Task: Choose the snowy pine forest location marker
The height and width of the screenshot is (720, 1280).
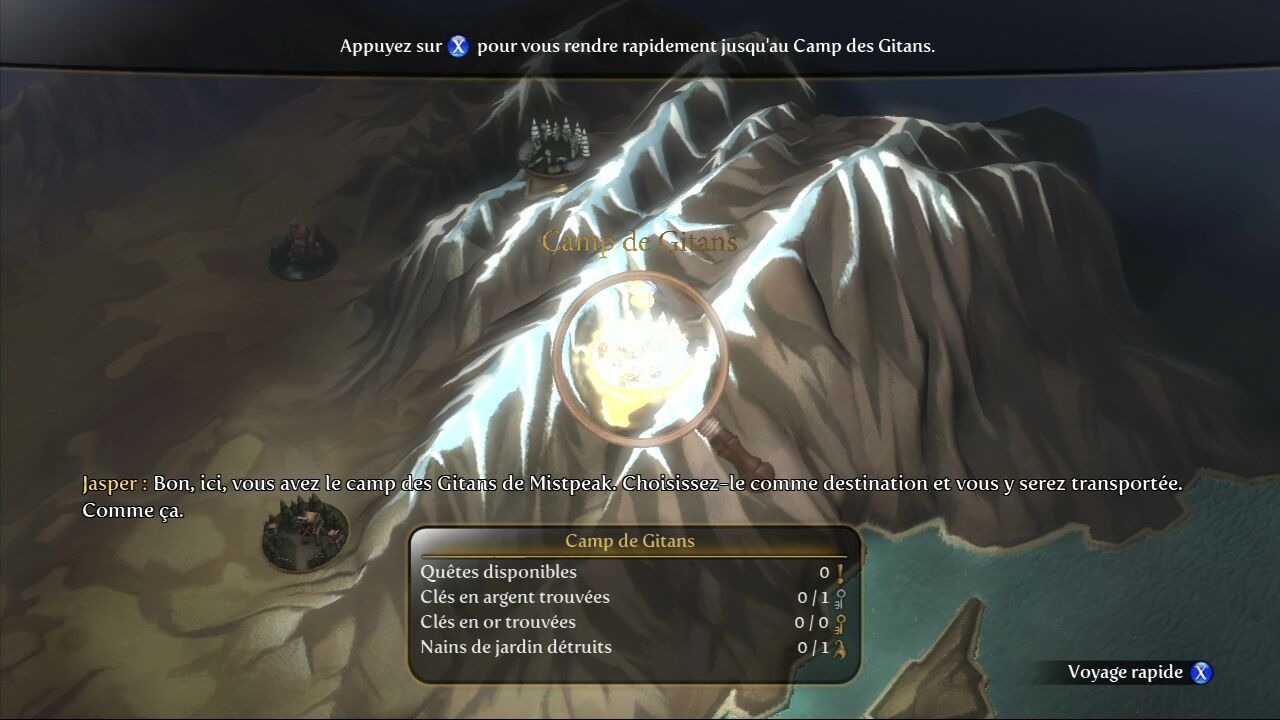Action: tap(553, 147)
